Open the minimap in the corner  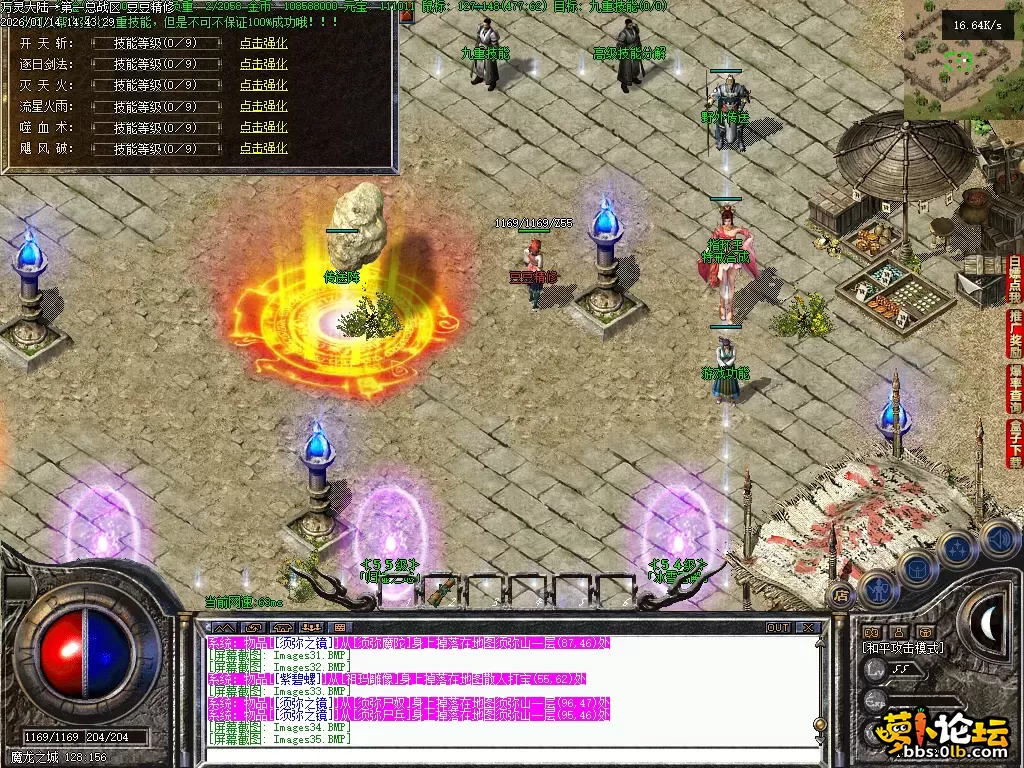pos(962,60)
